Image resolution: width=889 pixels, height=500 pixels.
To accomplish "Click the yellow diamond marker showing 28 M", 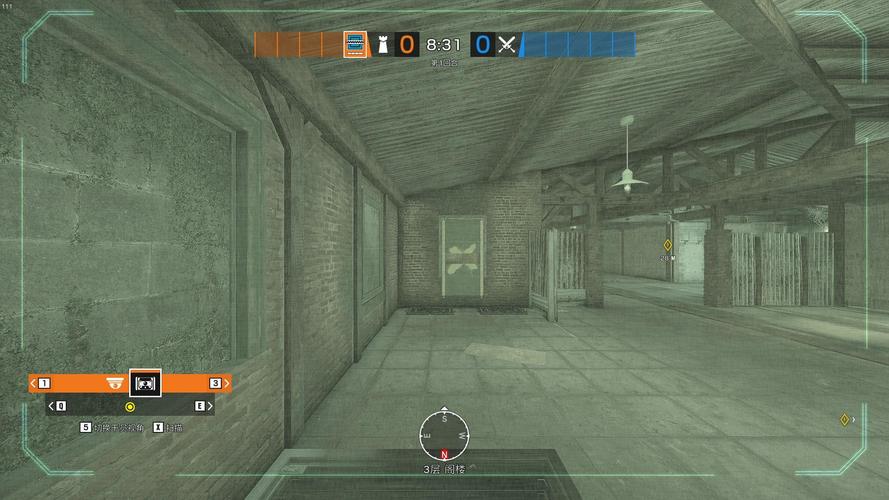I will pyautogui.click(x=667, y=245).
